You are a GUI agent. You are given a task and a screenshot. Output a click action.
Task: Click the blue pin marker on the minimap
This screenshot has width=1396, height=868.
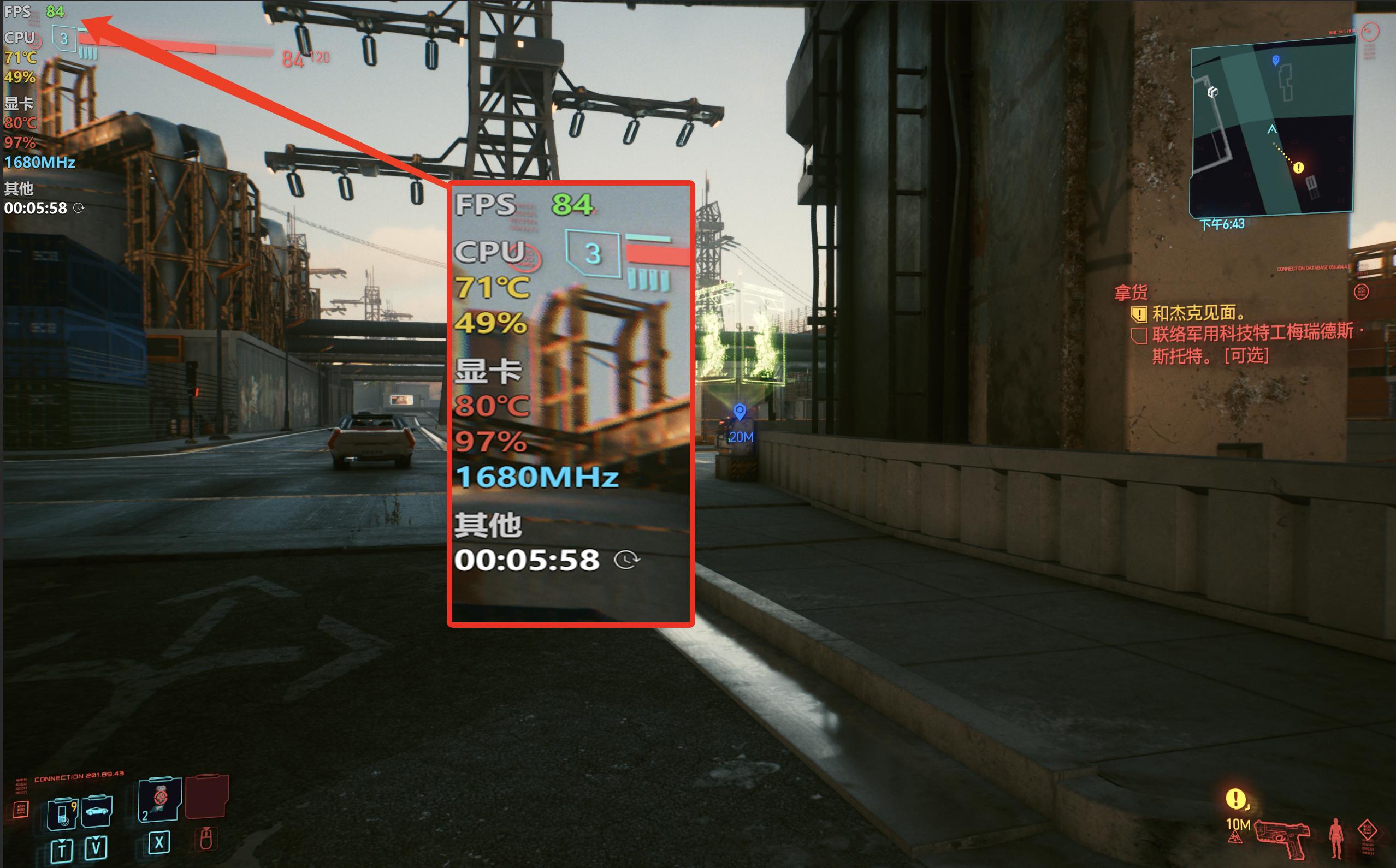tap(1275, 60)
